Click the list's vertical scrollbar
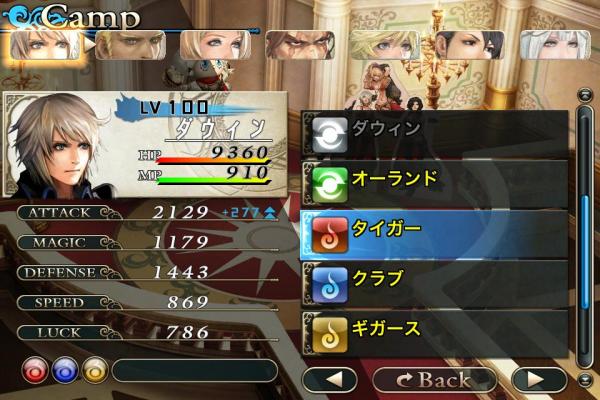This screenshot has height=400, width=600. click(586, 230)
